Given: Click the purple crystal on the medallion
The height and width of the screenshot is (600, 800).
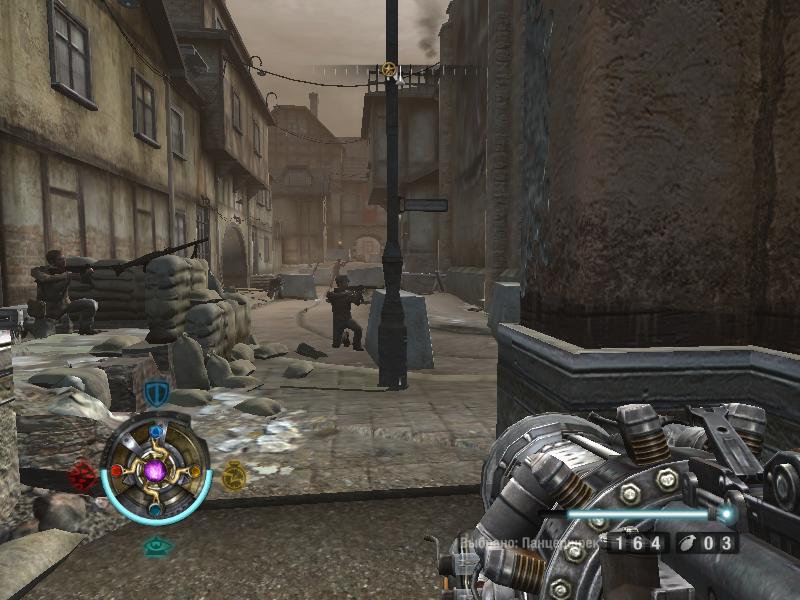Looking at the screenshot, I should coord(156,469).
